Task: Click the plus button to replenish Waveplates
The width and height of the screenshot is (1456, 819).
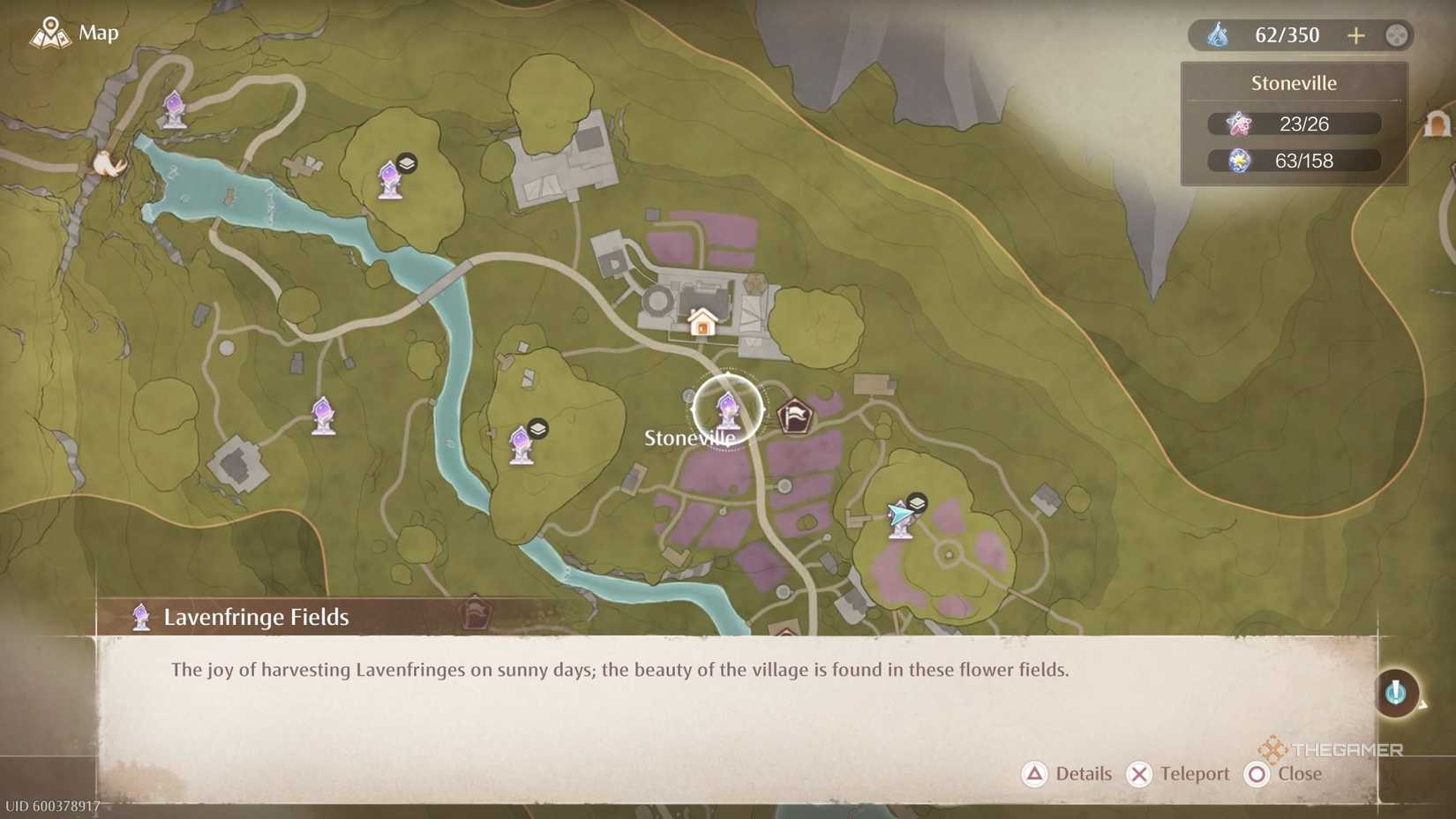Action: (x=1355, y=35)
